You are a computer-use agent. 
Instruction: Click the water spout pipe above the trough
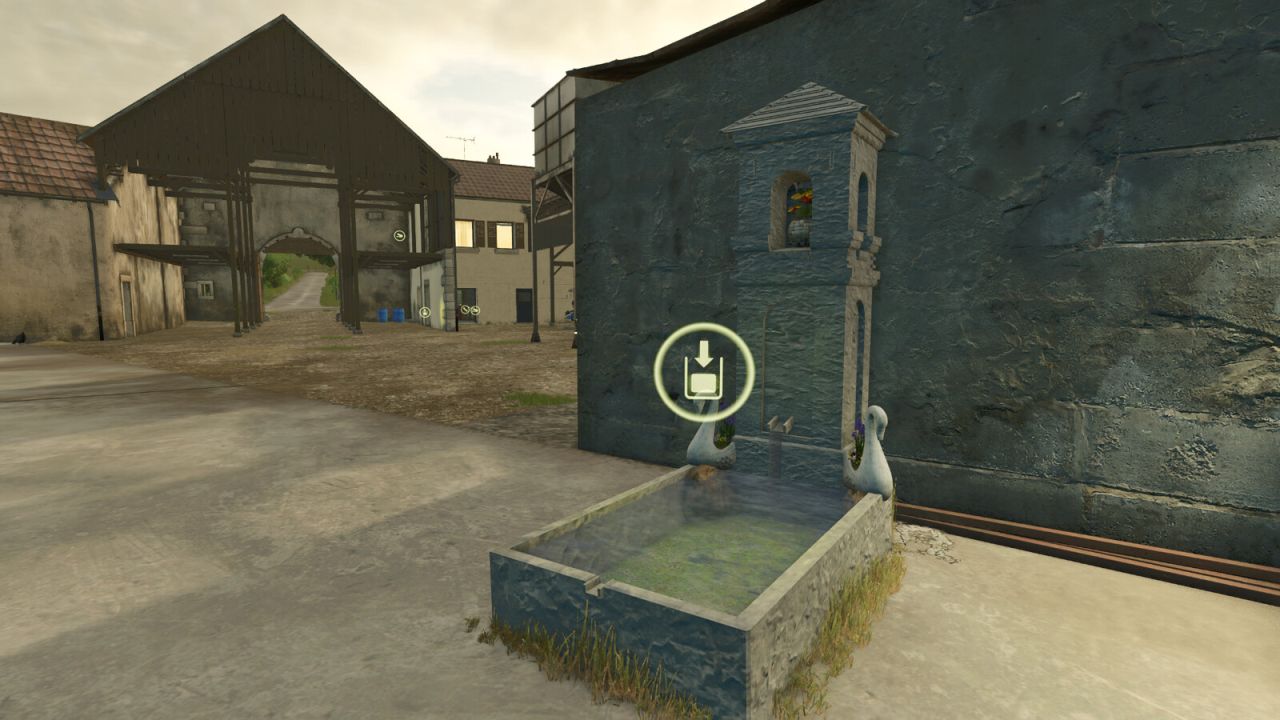pyautogui.click(x=778, y=425)
